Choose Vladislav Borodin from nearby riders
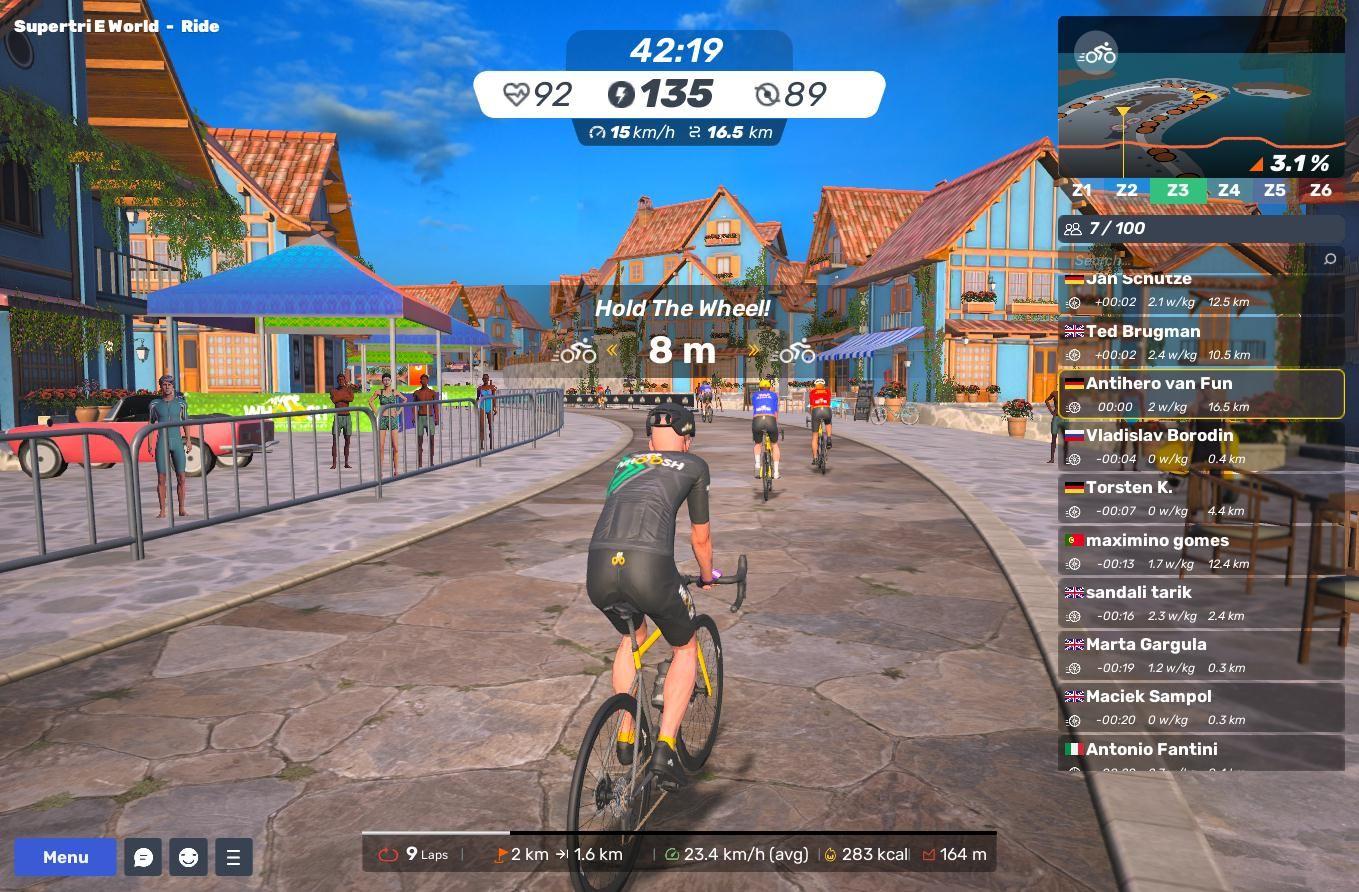The height and width of the screenshot is (892, 1359). pyautogui.click(x=1200, y=446)
